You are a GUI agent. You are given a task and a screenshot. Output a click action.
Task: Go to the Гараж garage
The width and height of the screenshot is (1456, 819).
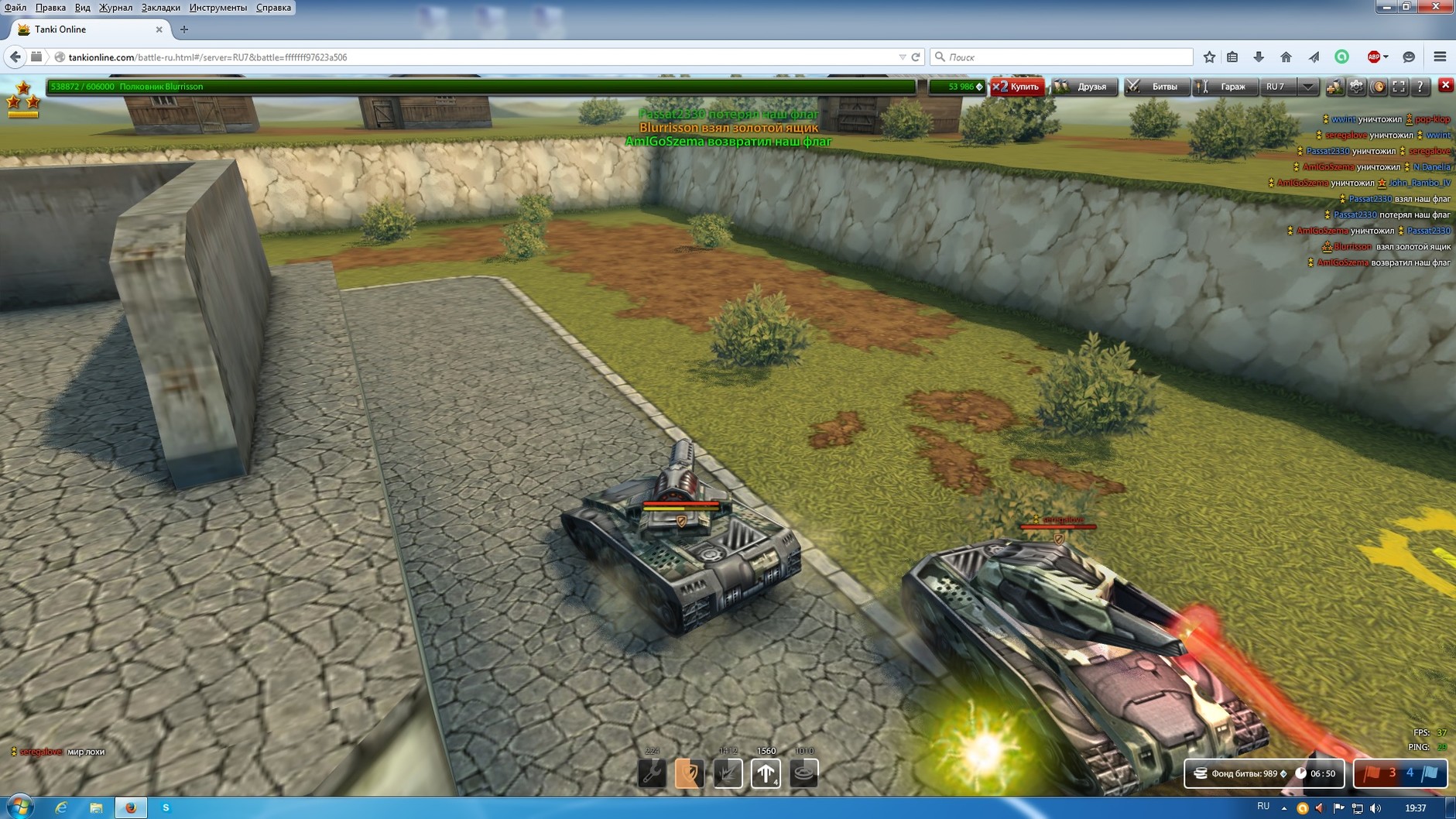(x=1225, y=87)
